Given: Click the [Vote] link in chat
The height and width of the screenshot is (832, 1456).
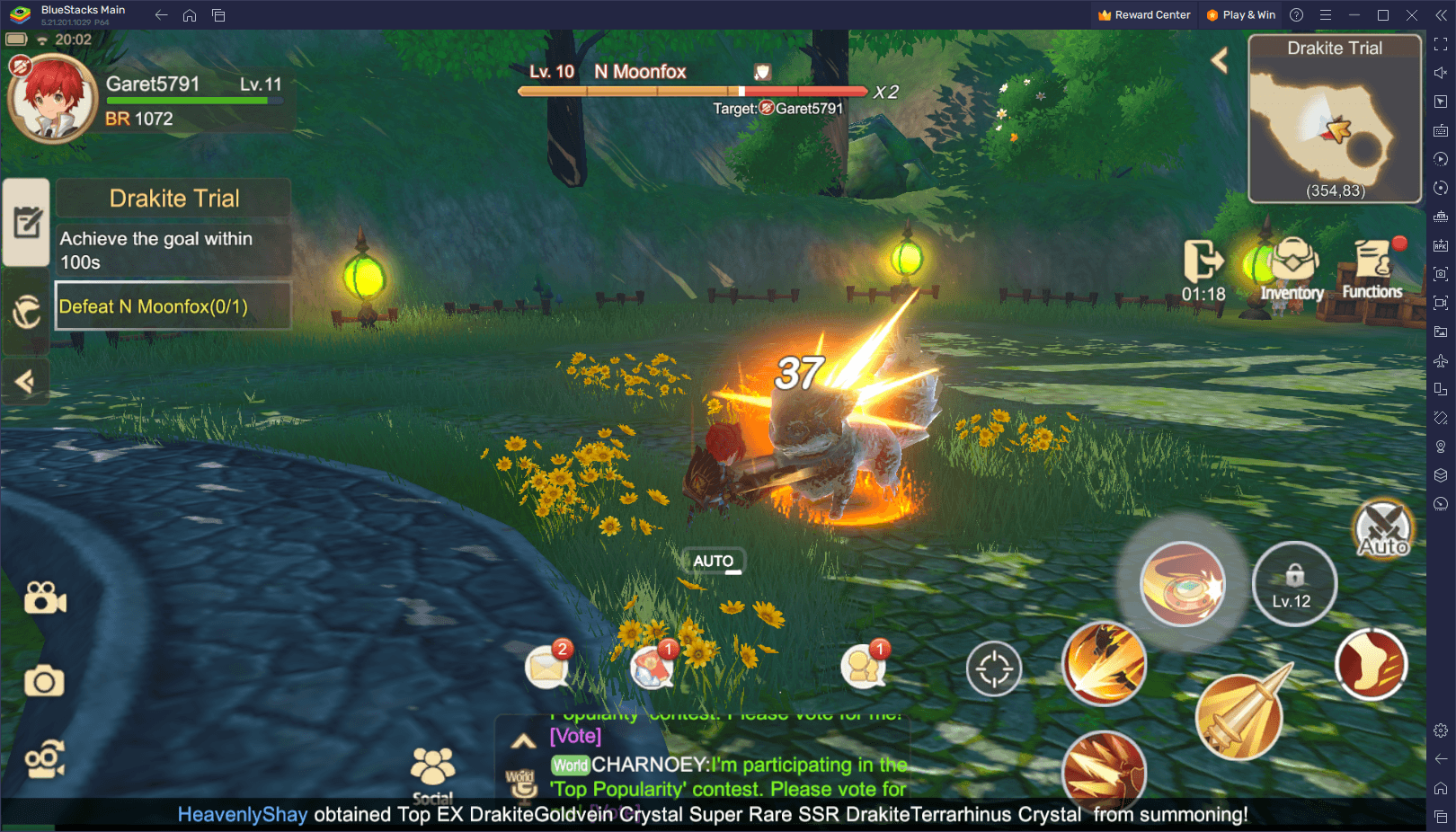Looking at the screenshot, I should coord(574,737).
